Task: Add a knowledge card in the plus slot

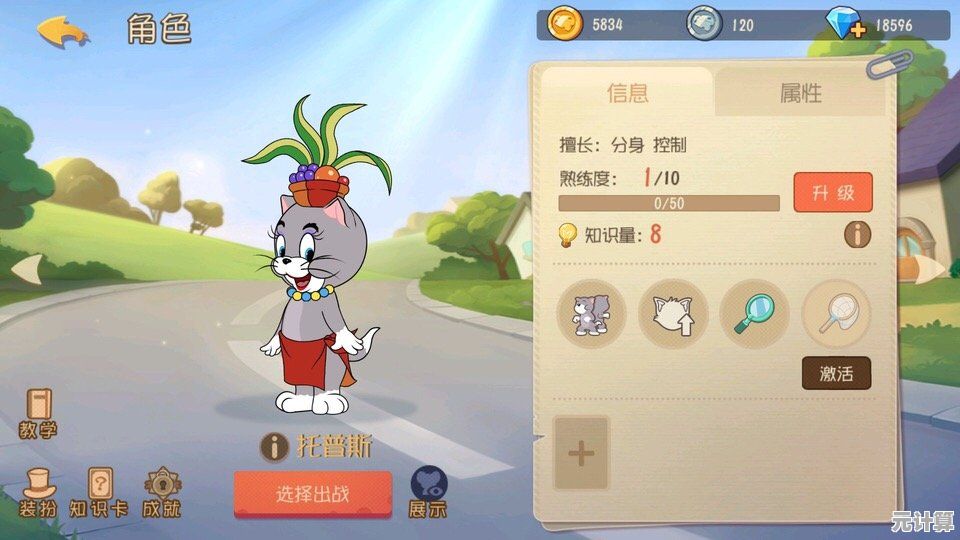Action: 581,453
